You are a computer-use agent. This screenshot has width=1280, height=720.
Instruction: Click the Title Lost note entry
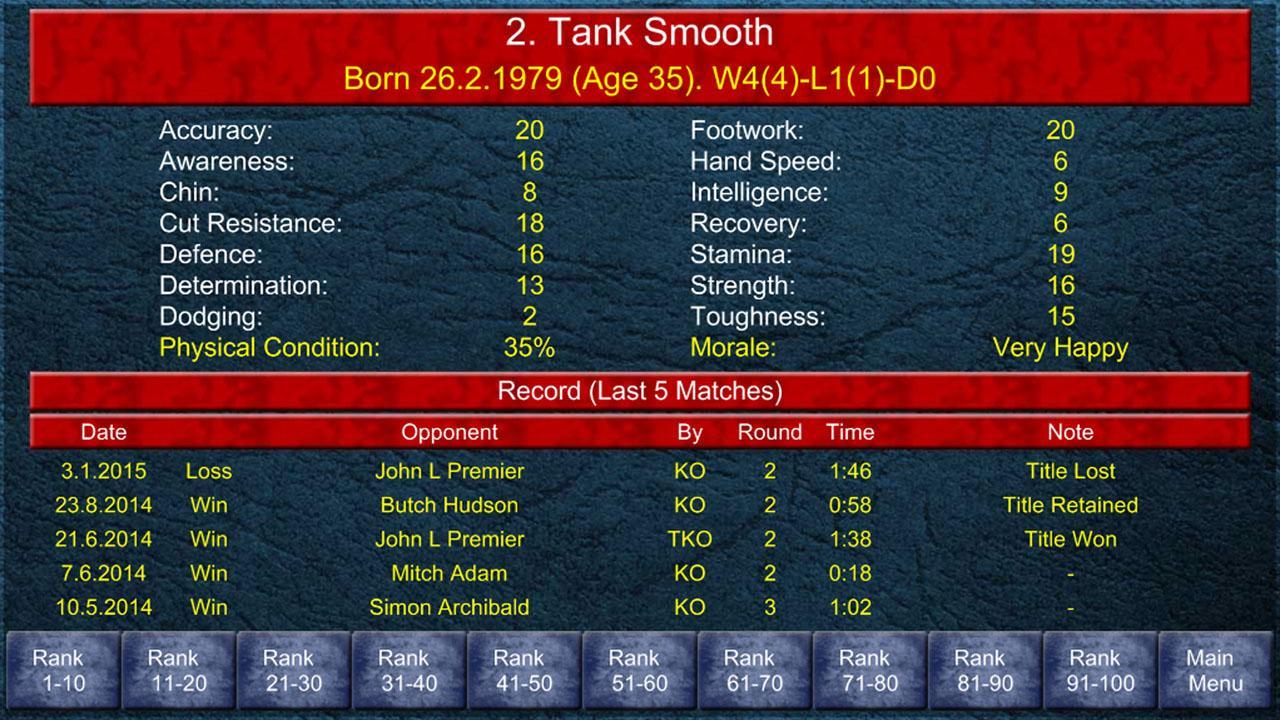(x=1068, y=471)
